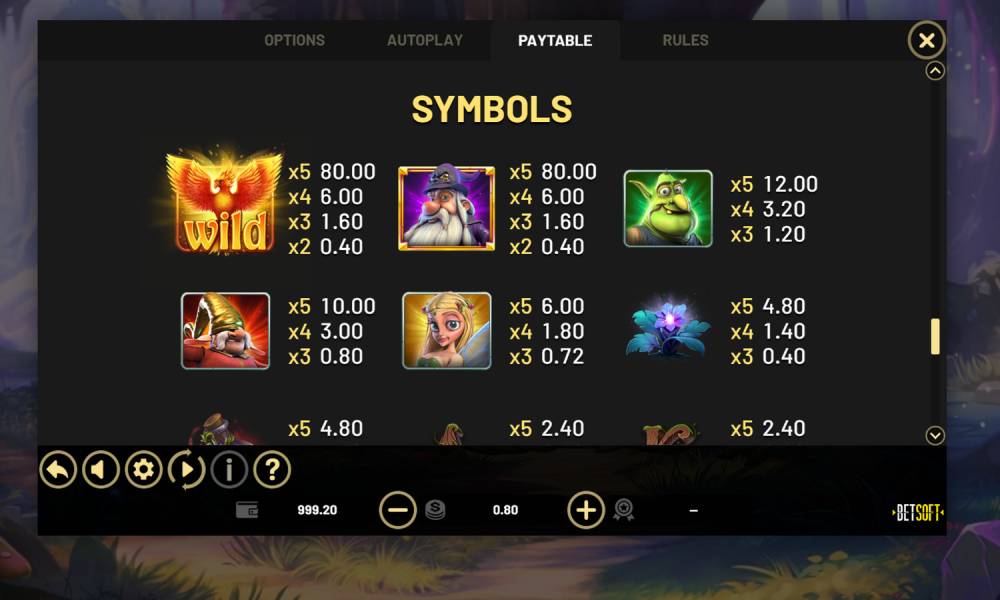Grab the yellow paytable scrollbar handle

[935, 336]
